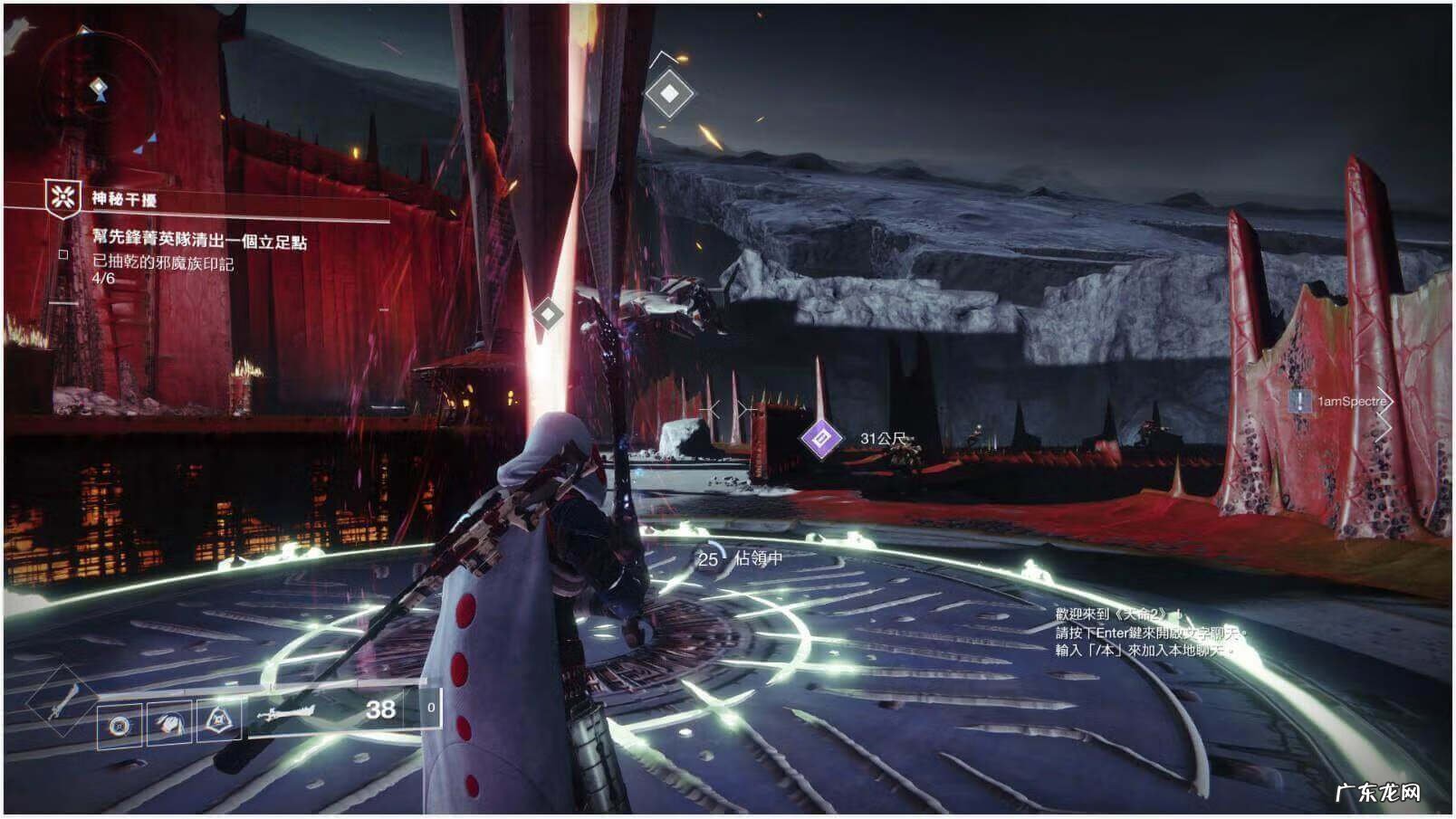The height and width of the screenshot is (819, 1456).
Task: Click the purple diamond waypoint at 31公尺
Action: (821, 439)
